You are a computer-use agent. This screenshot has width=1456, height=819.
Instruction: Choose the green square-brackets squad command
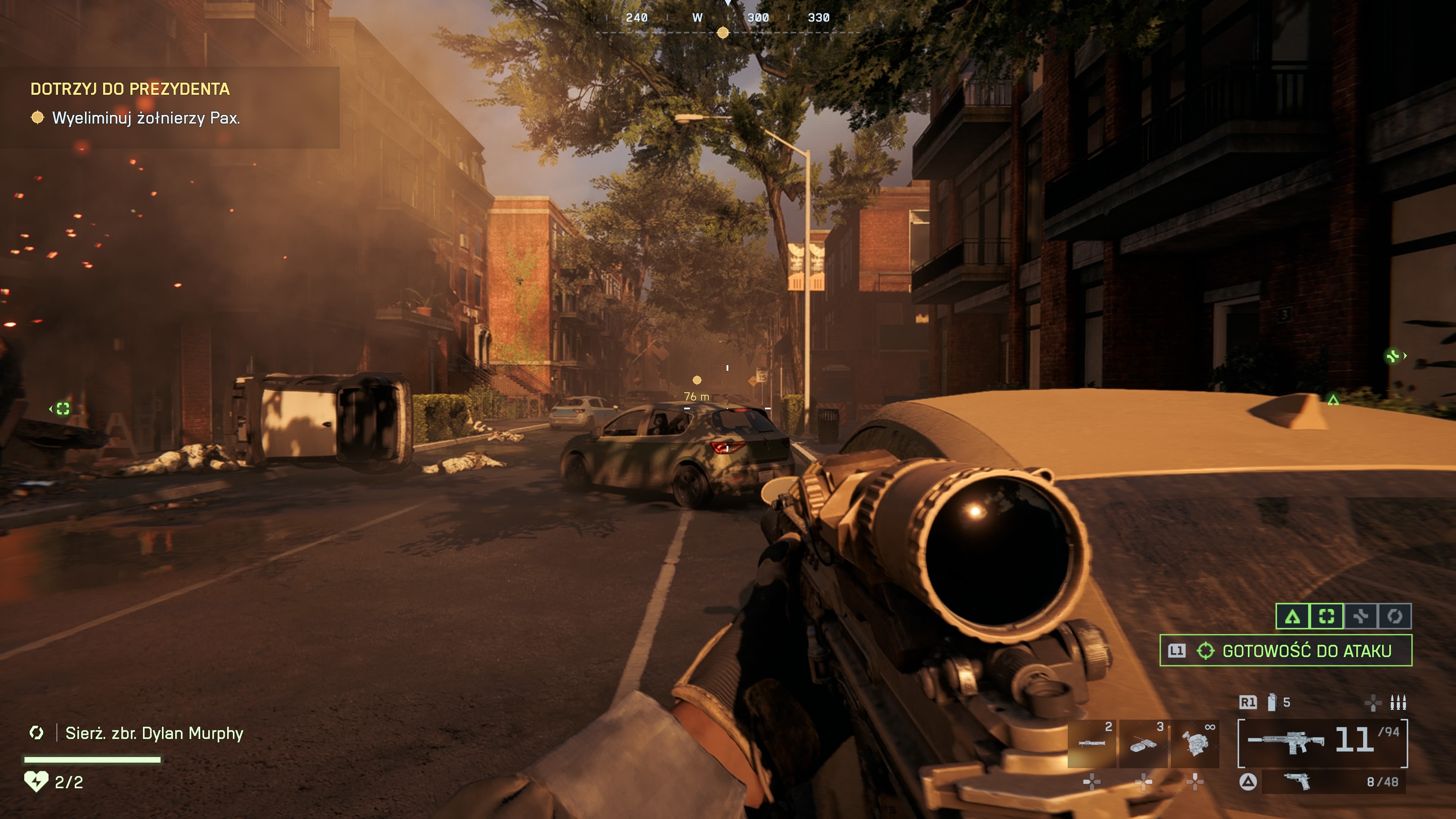(x=1327, y=616)
